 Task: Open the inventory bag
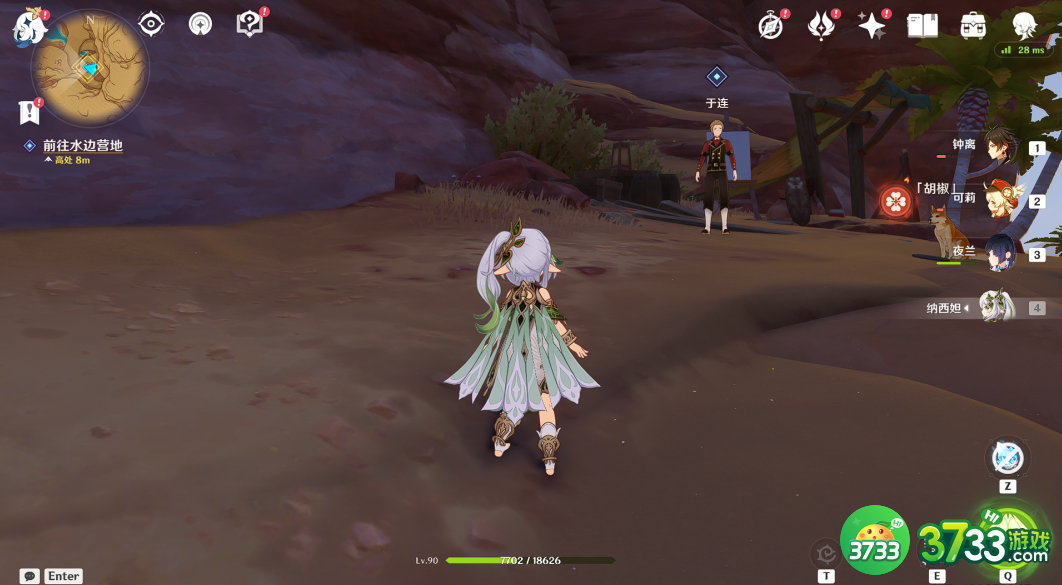973,26
